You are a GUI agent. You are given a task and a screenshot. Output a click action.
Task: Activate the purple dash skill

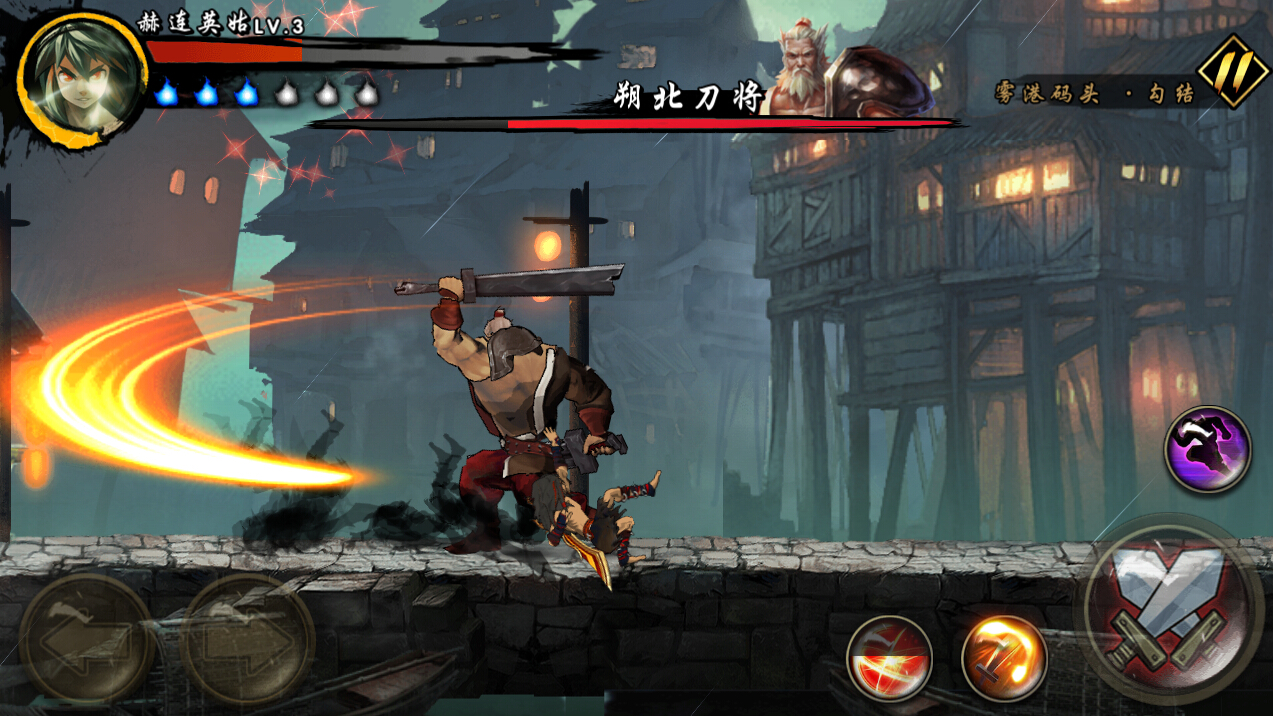(1207, 449)
